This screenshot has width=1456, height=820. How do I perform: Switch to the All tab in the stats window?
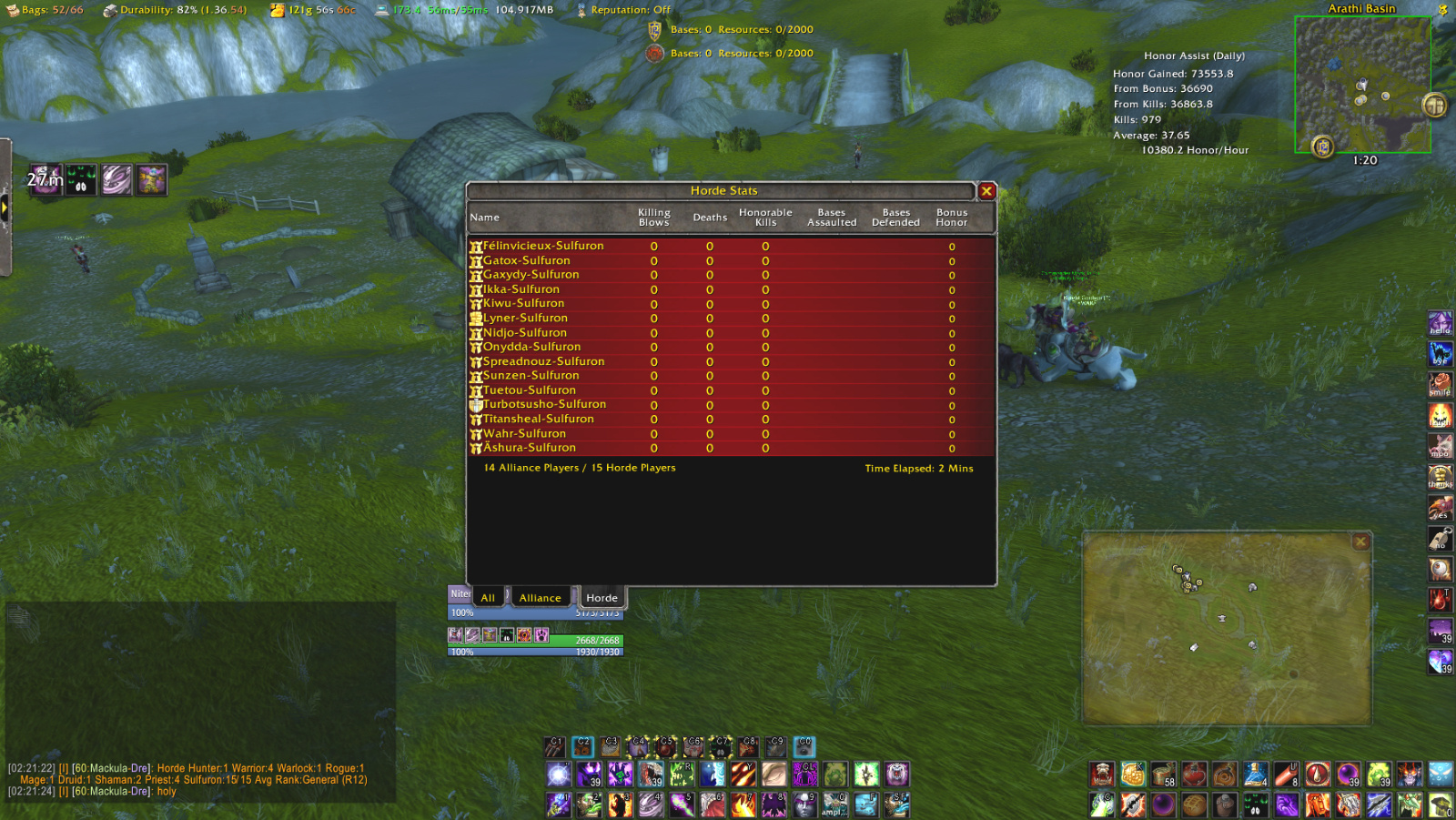click(488, 598)
